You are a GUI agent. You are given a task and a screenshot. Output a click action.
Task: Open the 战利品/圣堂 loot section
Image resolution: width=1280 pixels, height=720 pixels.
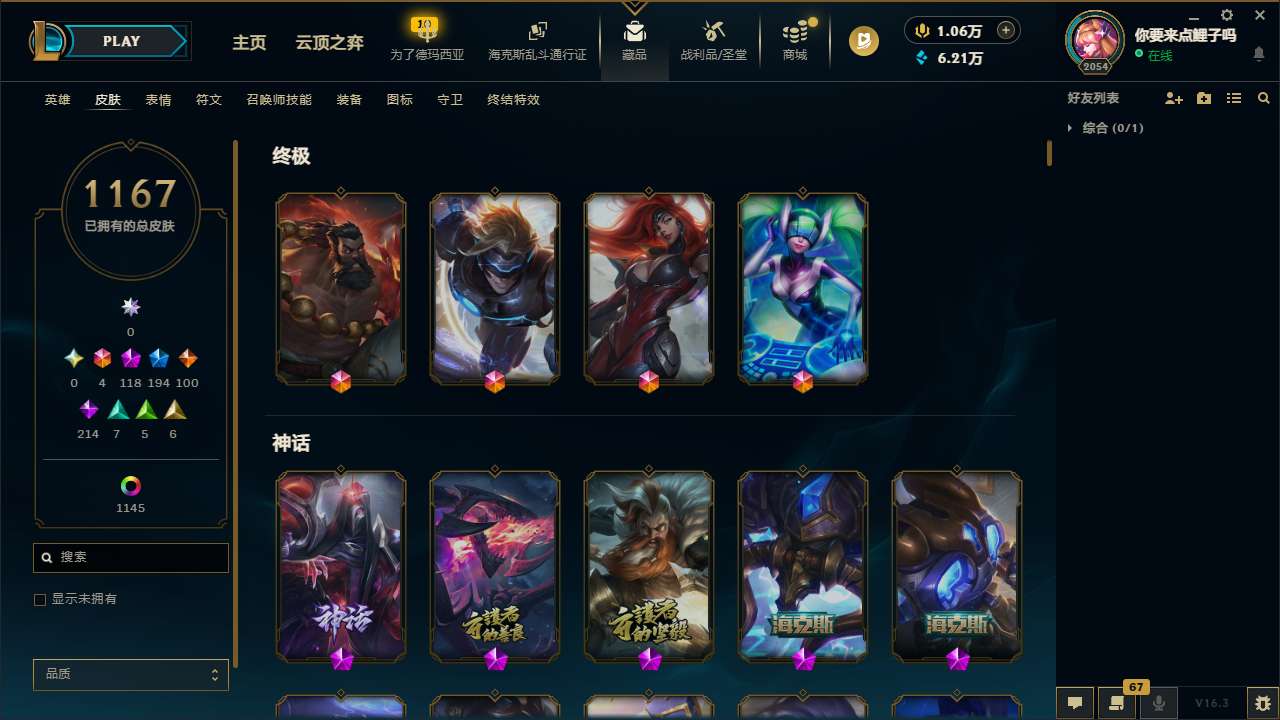[x=713, y=41]
